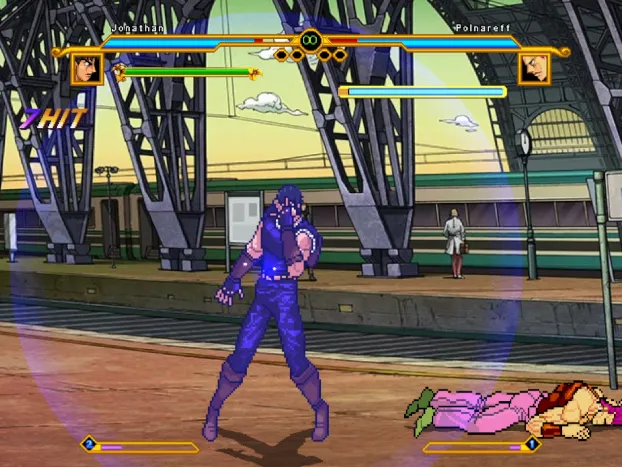
Task: Click Jonathan's character portrait
Action: tap(86, 69)
